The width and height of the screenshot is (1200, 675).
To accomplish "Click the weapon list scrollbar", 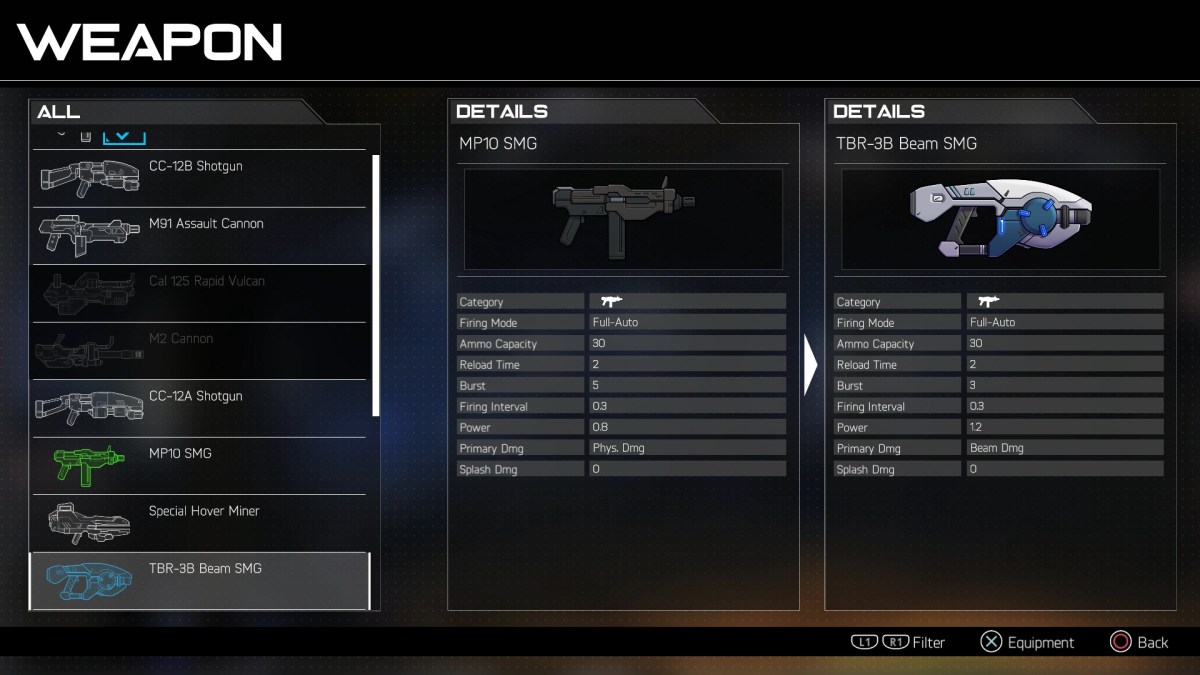I will point(376,285).
